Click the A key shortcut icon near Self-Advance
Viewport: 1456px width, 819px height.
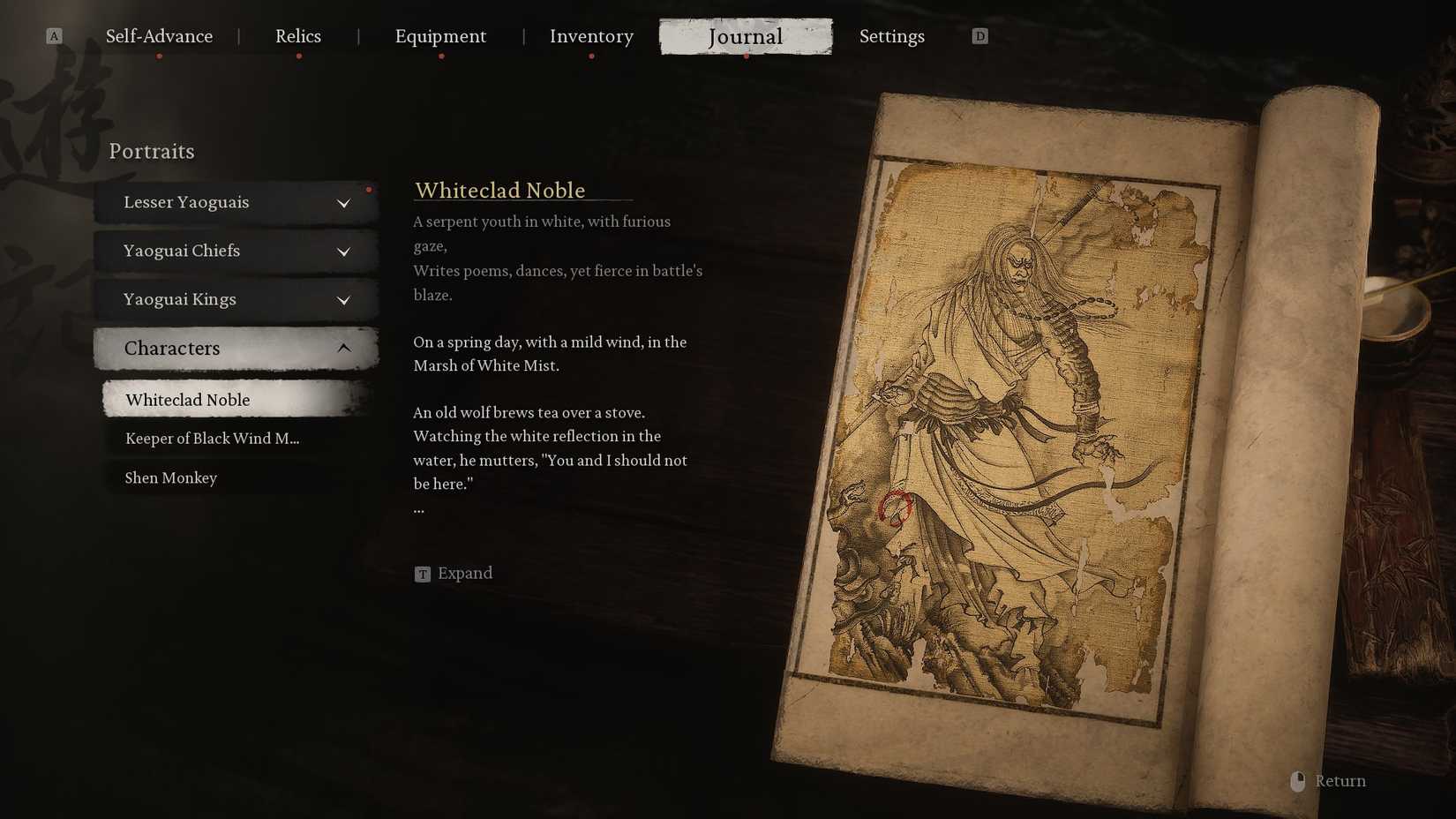tap(54, 36)
